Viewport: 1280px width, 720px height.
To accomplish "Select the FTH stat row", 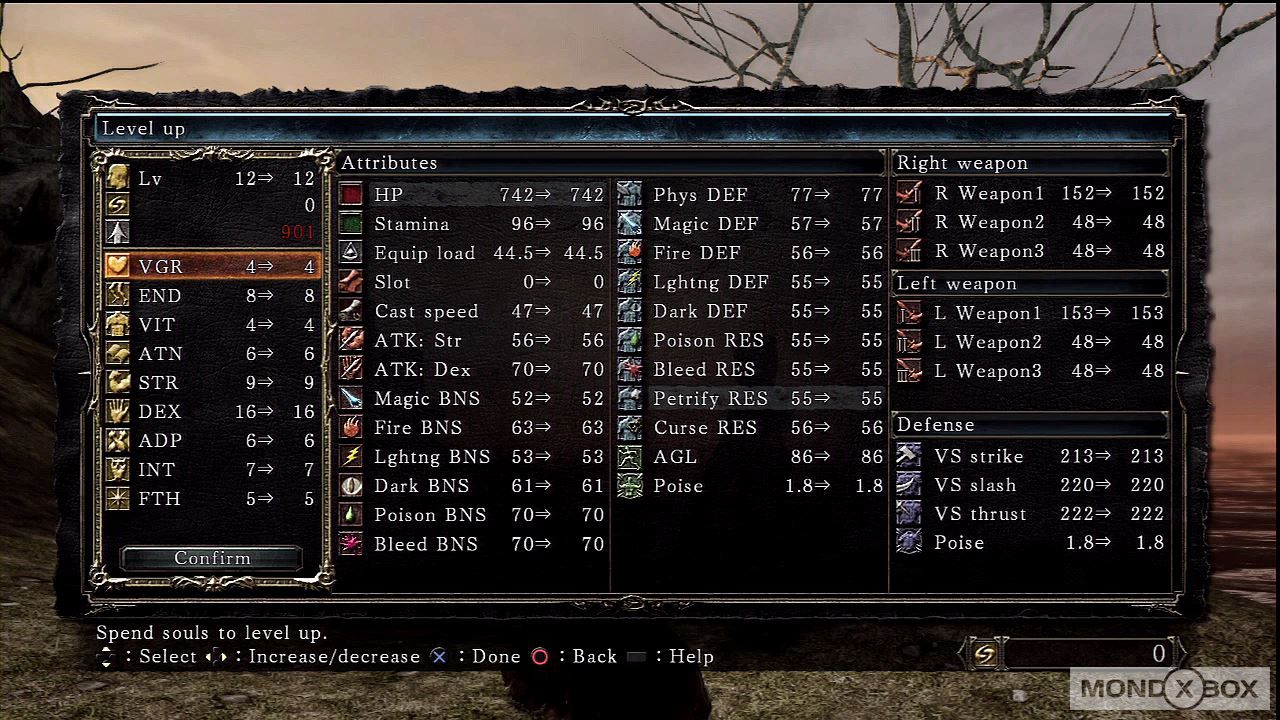I will coord(212,499).
